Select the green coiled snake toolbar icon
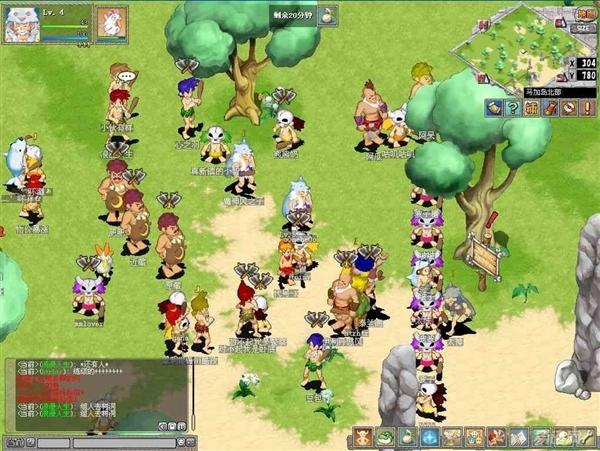Screen dimensions: 600x451 click(384, 437)
